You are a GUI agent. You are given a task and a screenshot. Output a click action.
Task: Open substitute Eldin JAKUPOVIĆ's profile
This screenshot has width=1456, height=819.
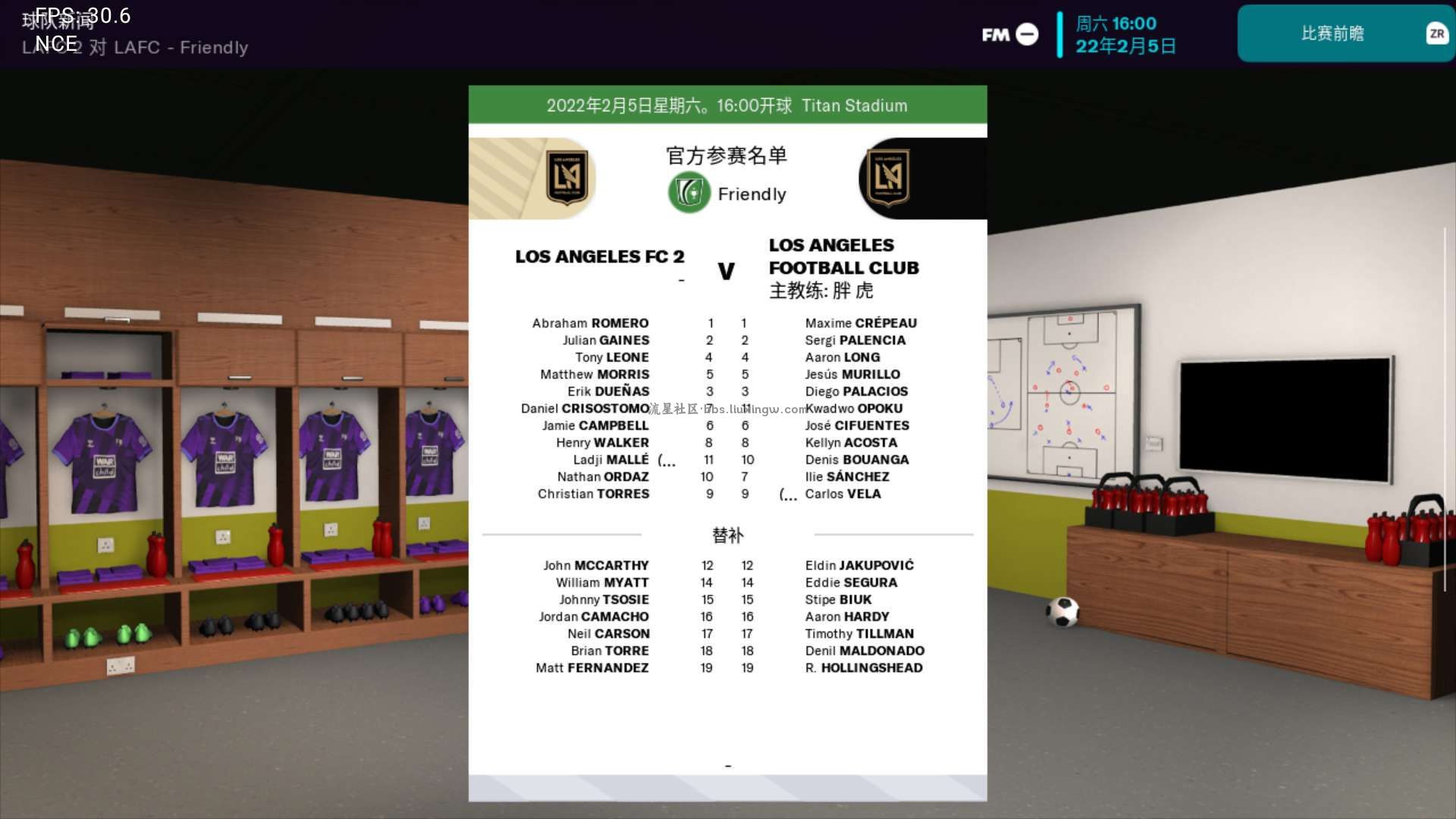(859, 566)
